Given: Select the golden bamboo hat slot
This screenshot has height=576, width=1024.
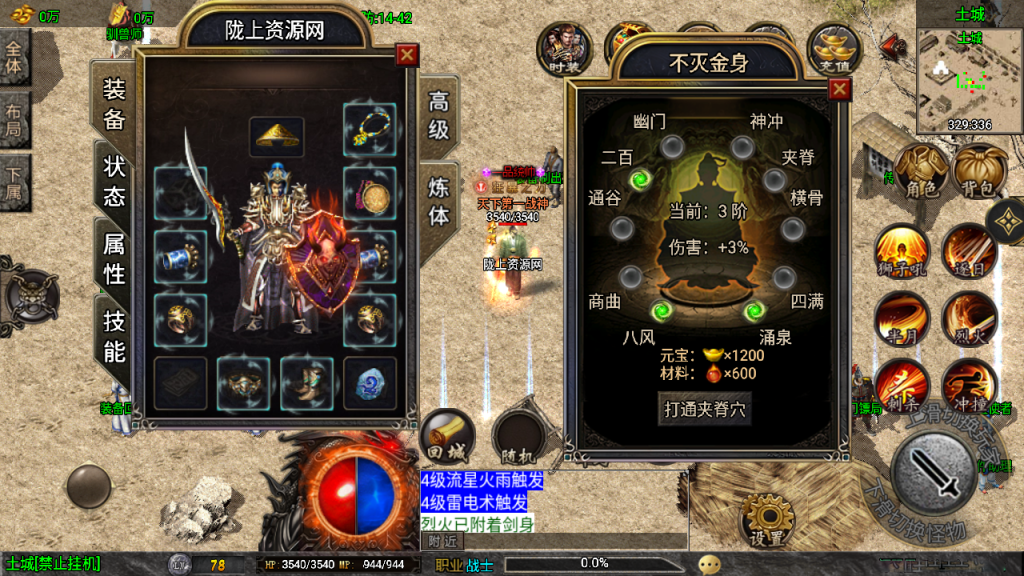Looking at the screenshot, I should [x=277, y=134].
